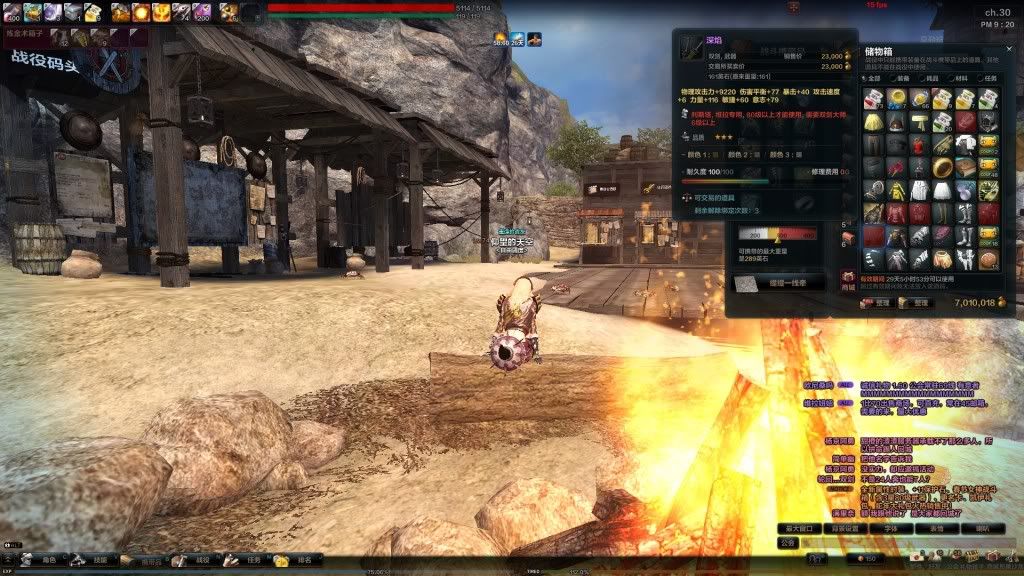Open the 排名 ranking menu
The width and height of the screenshot is (1024, 576).
coord(297,561)
